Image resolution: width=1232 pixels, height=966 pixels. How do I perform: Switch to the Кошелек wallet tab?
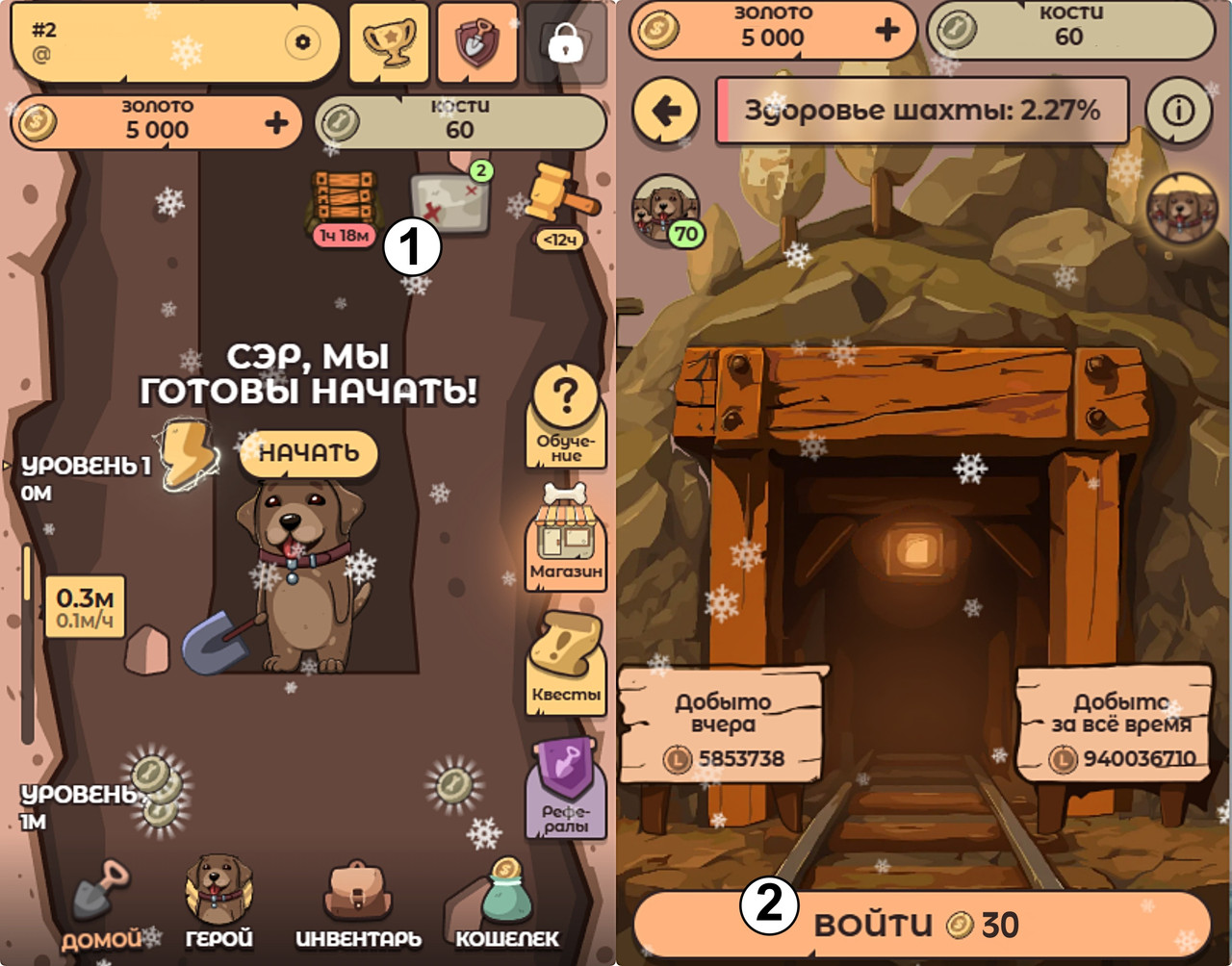(x=506, y=906)
